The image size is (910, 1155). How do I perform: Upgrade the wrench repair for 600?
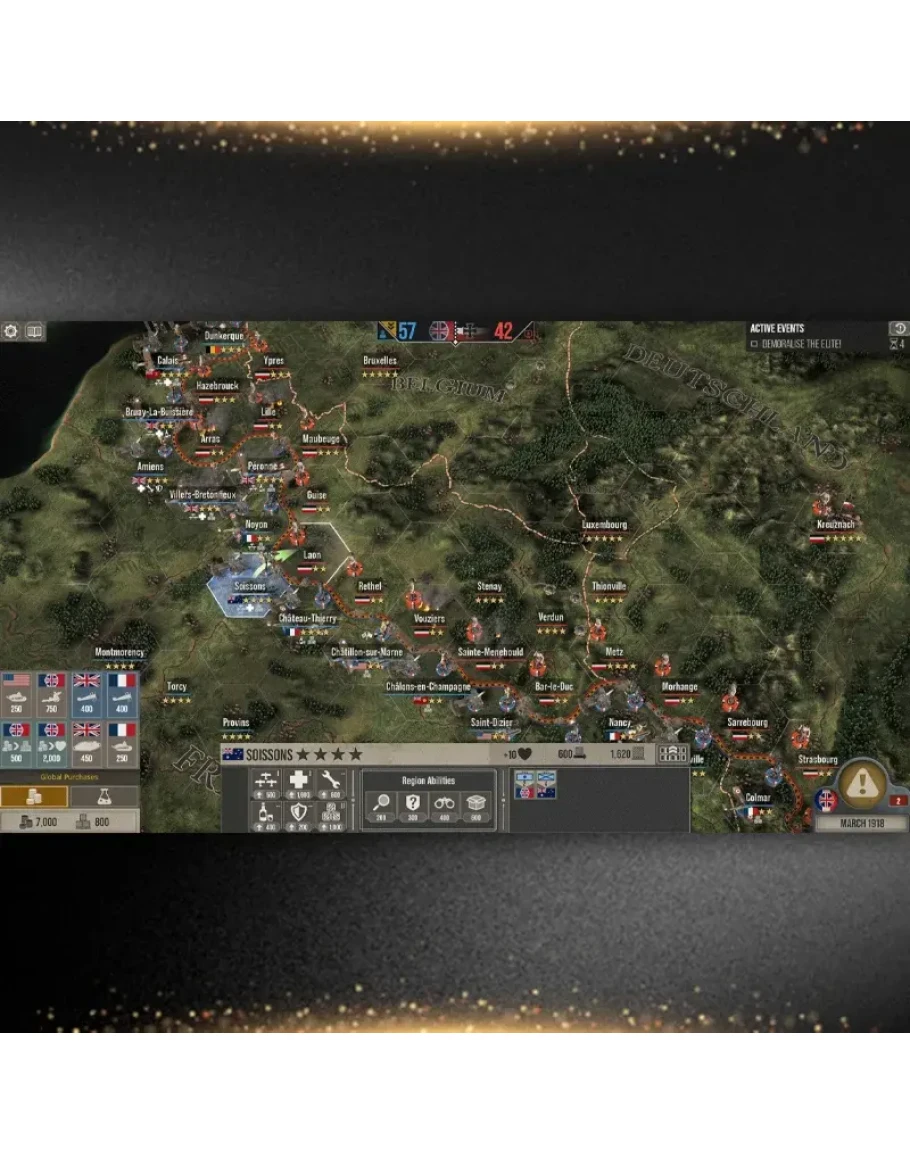coord(333,785)
